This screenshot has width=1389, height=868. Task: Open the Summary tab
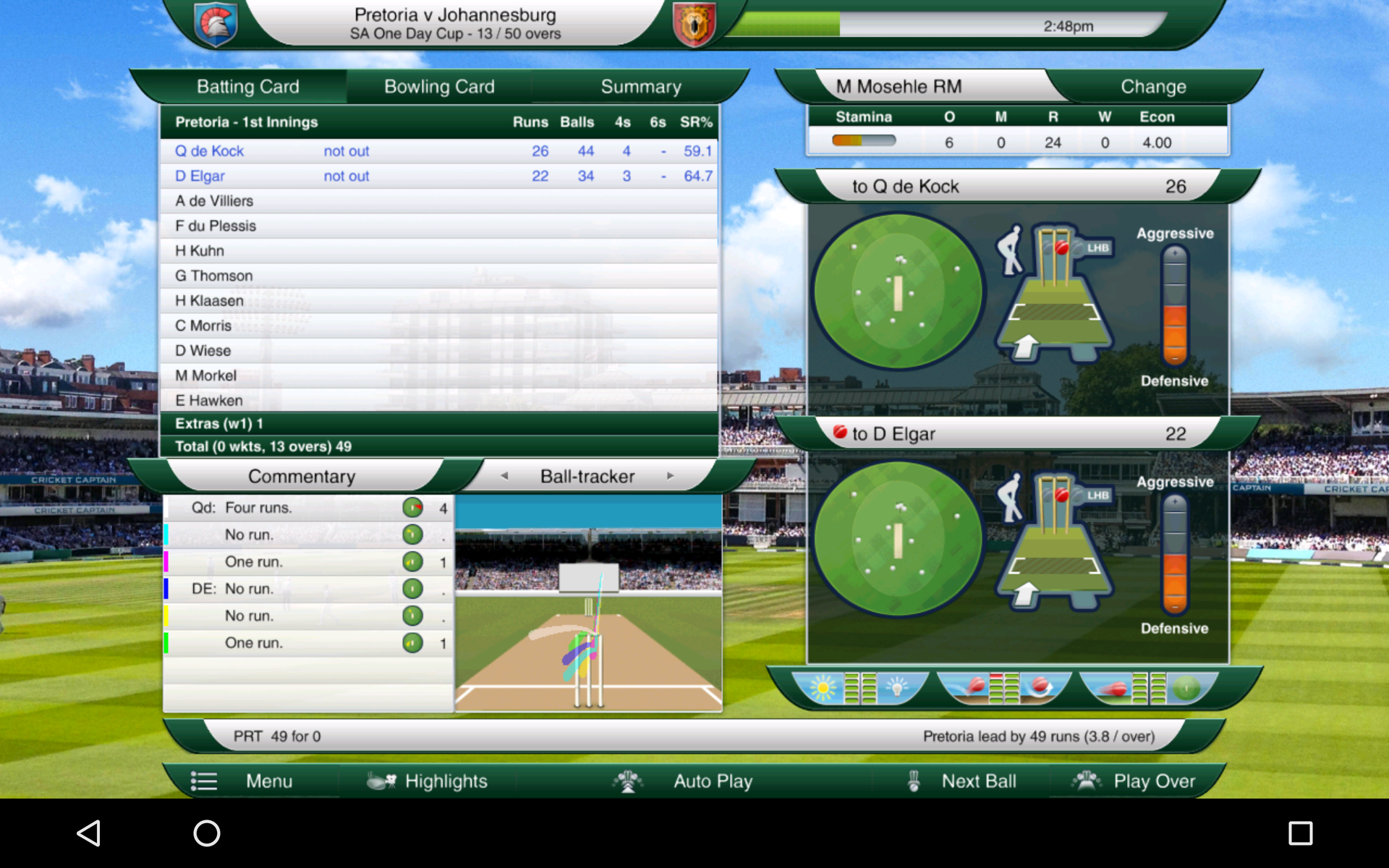(640, 86)
